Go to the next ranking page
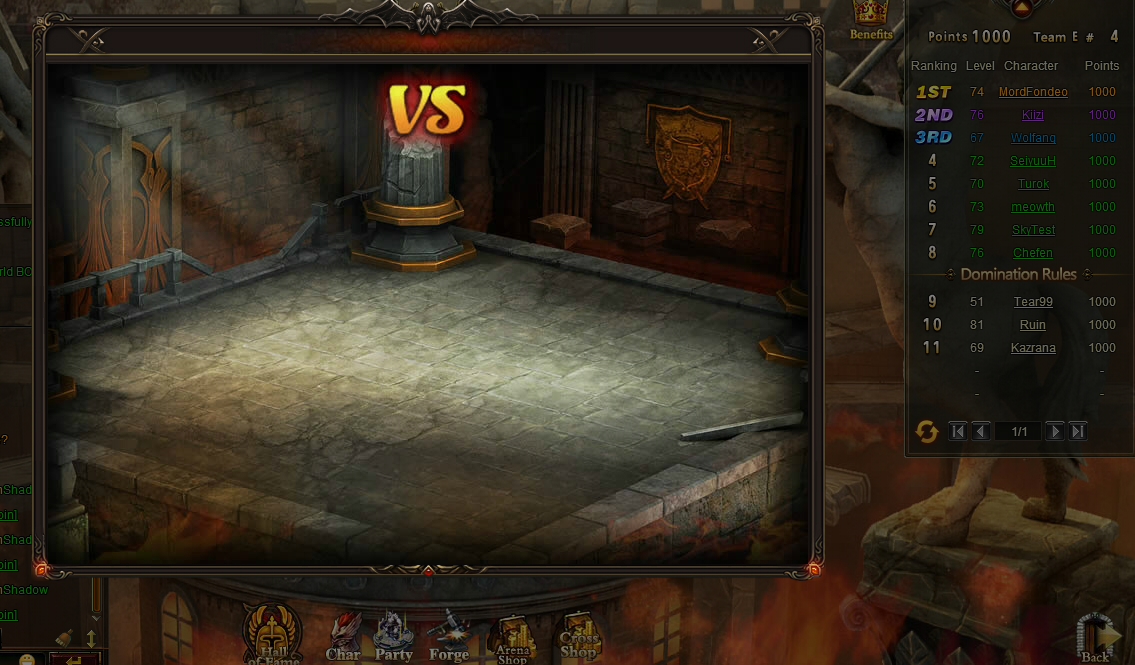Viewport: 1135px width, 665px height. coord(1054,432)
